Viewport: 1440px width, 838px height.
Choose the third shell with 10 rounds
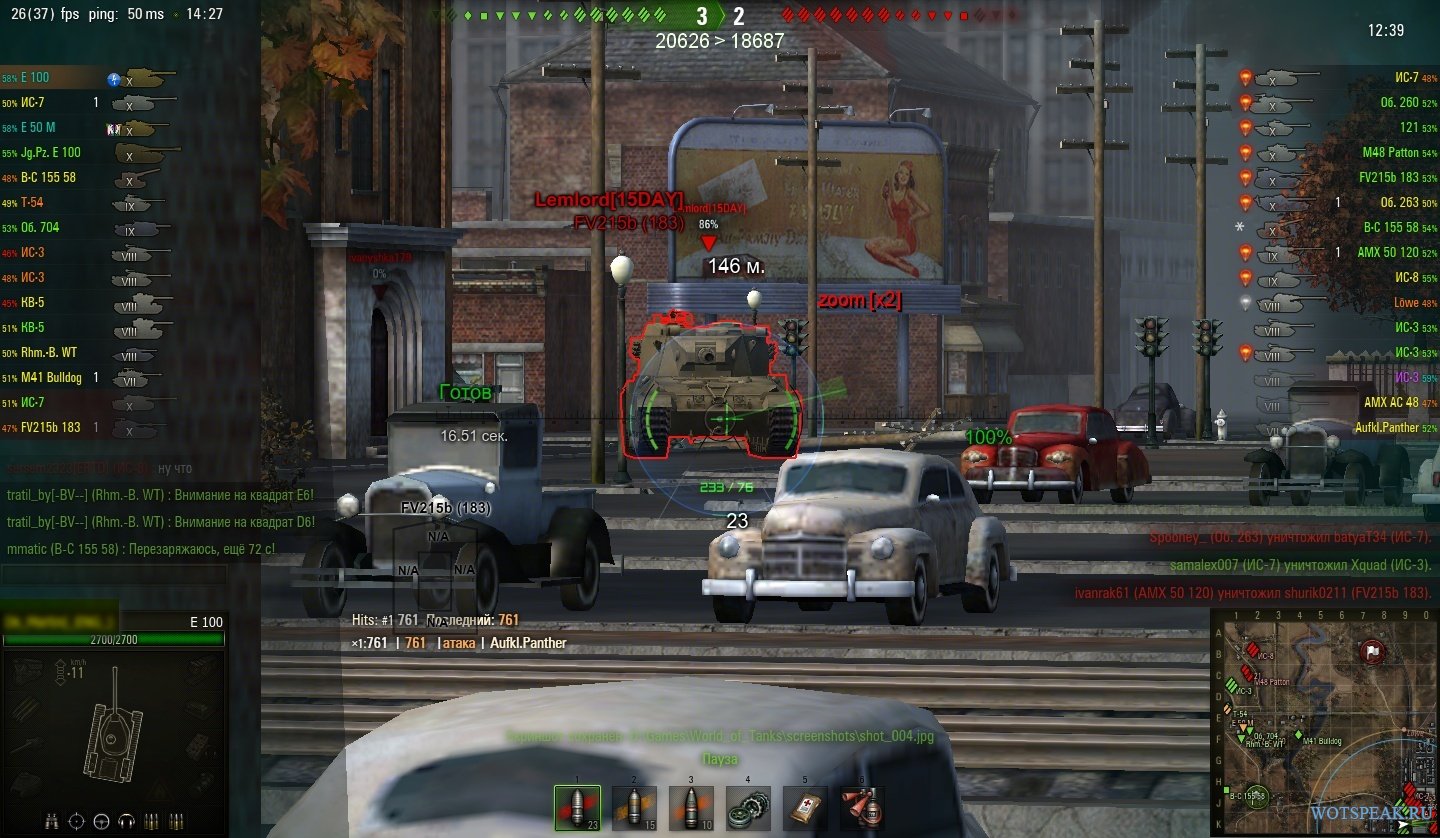690,806
